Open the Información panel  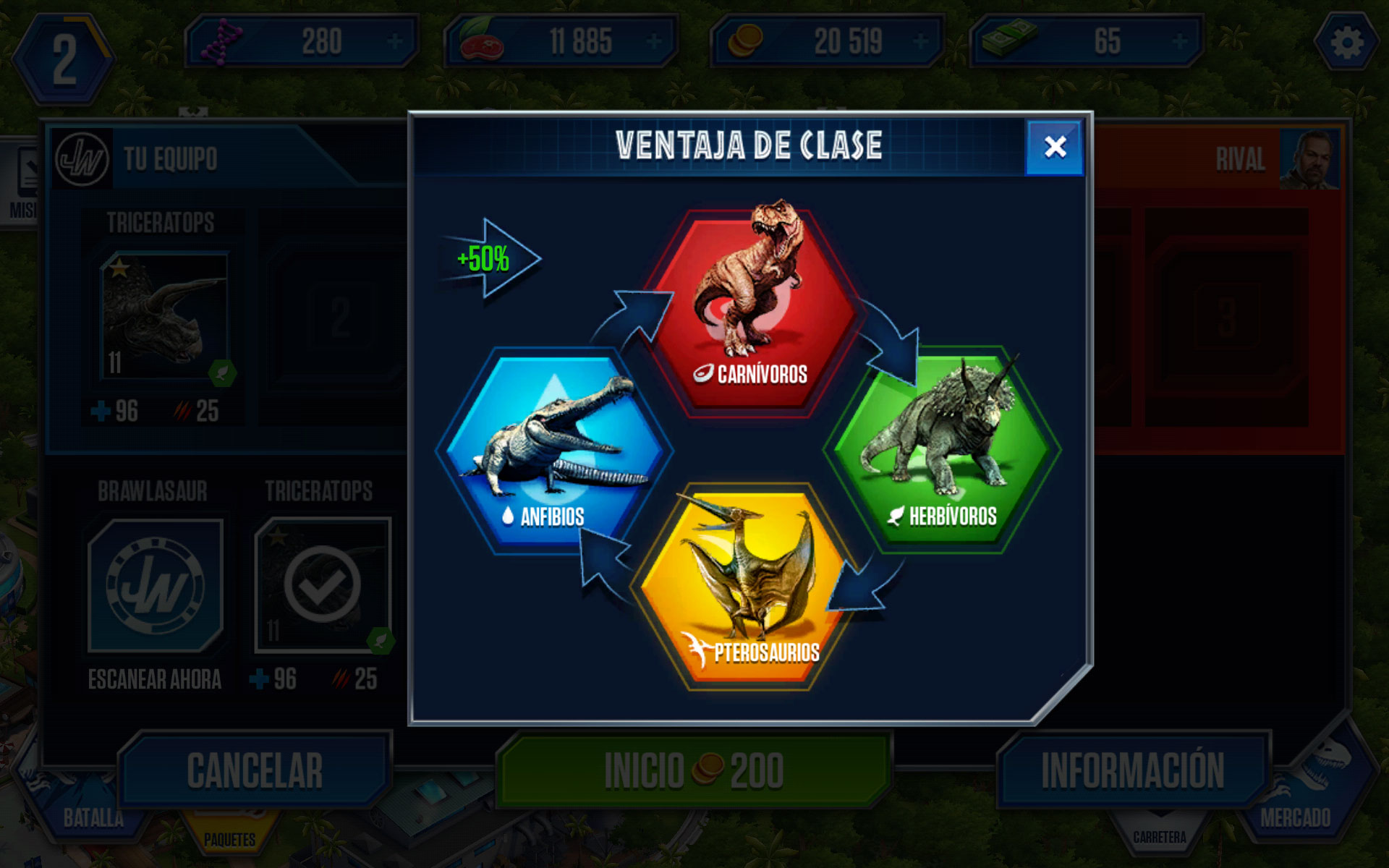coord(1132,770)
